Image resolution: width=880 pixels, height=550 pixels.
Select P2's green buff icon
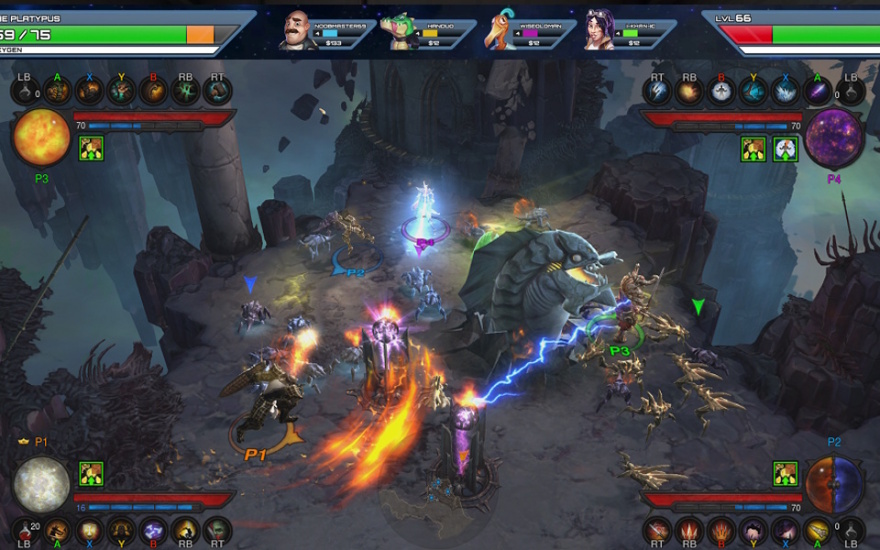pyautogui.click(x=785, y=473)
